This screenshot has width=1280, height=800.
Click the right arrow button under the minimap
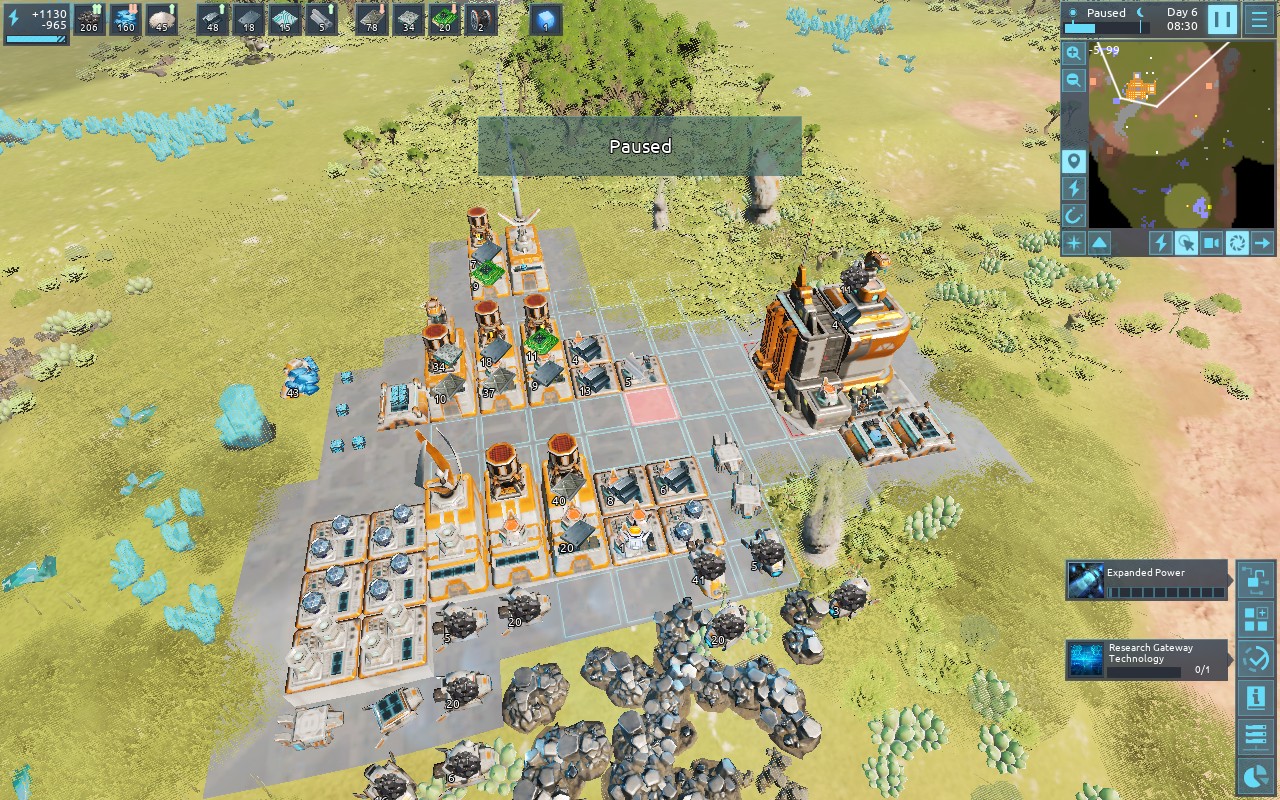click(1262, 242)
